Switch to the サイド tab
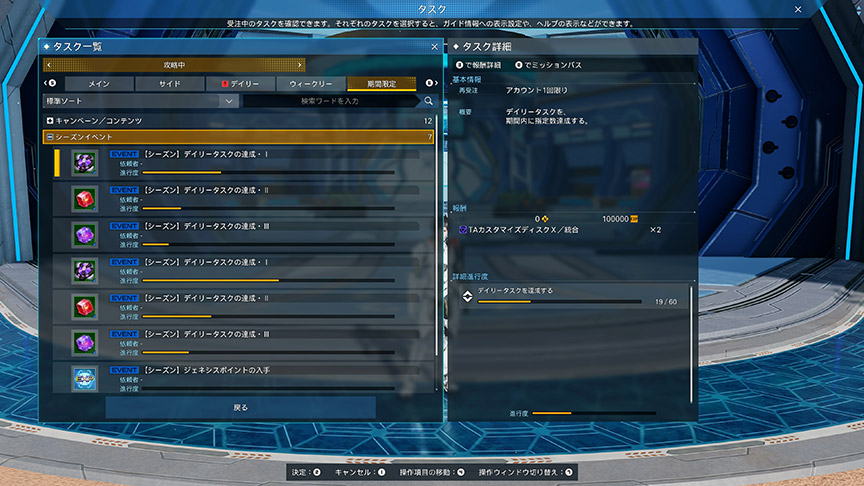This screenshot has height=486, width=864. click(x=170, y=84)
